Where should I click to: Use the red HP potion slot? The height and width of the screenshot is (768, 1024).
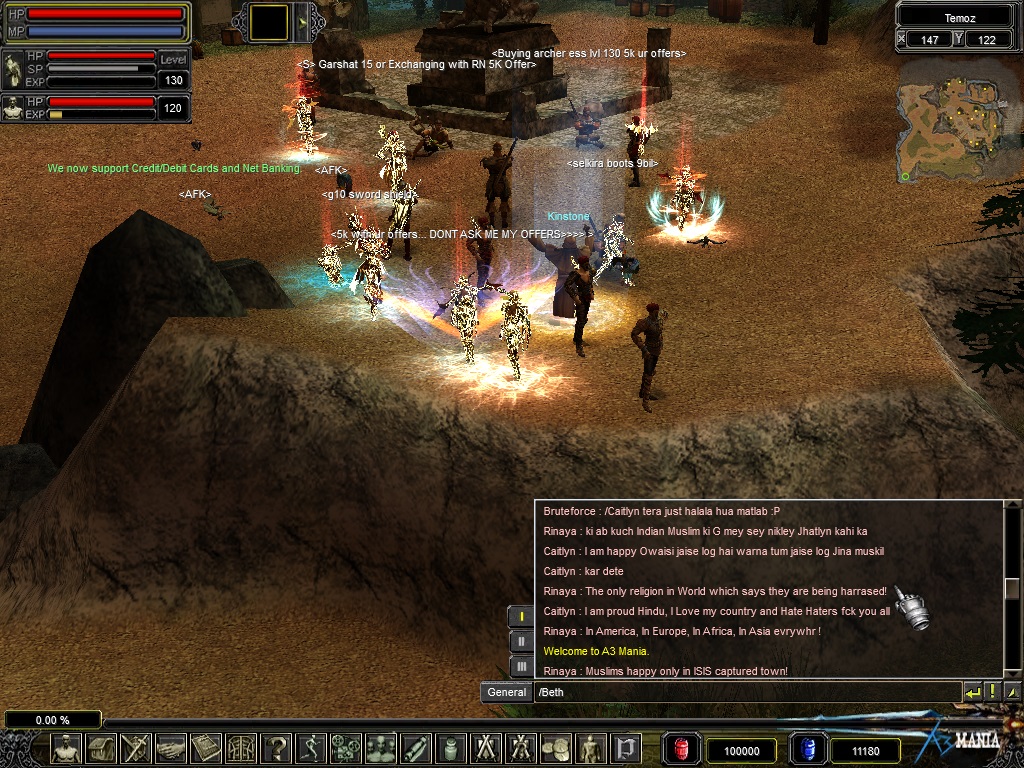(x=682, y=749)
